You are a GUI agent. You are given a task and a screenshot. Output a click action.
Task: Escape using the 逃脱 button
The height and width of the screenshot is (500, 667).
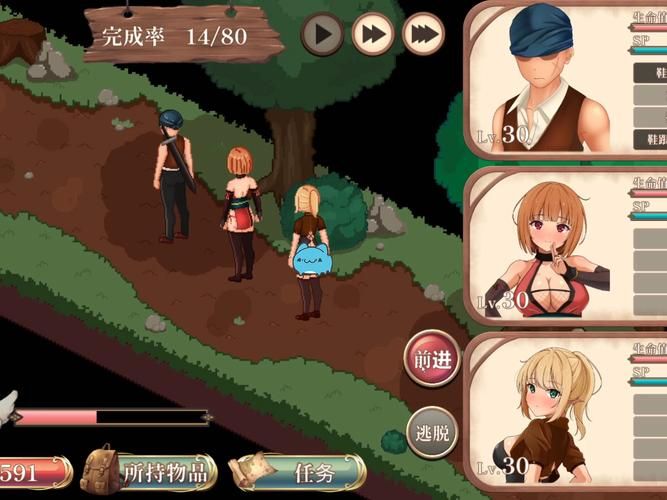coord(432,434)
